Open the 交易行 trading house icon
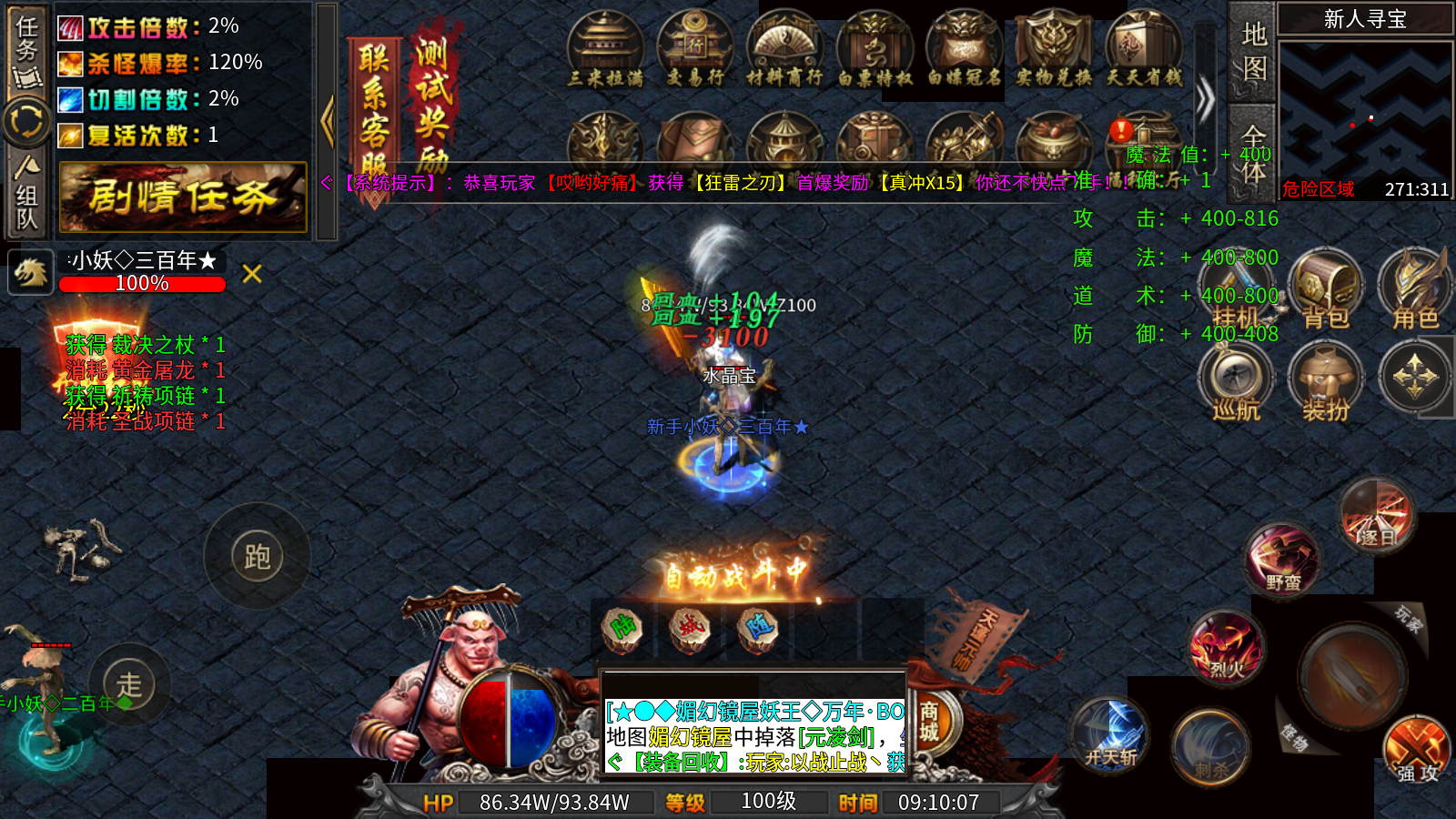Image resolution: width=1456 pixels, height=819 pixels. coord(695,50)
